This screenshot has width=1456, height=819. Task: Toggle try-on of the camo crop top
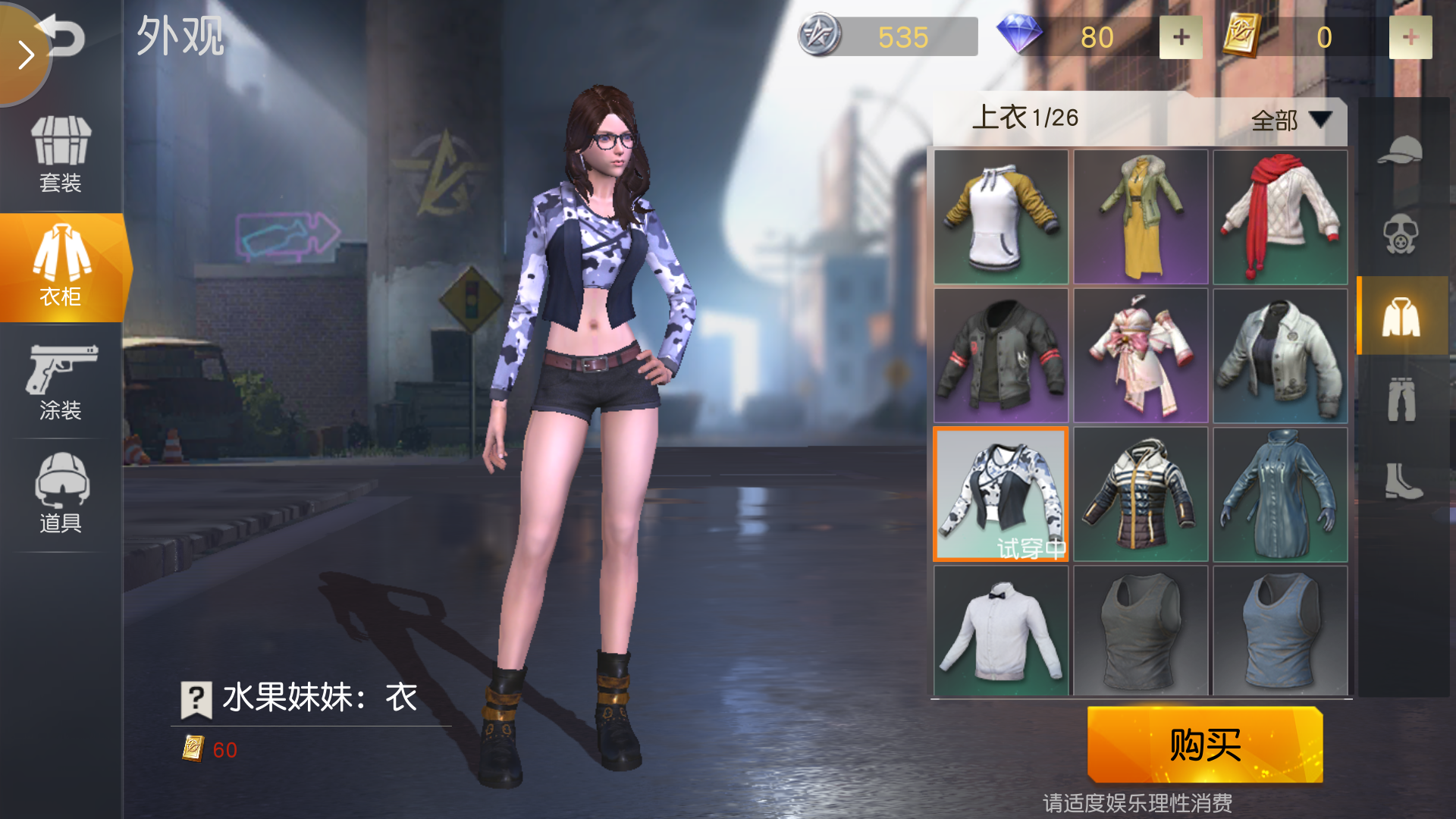(x=1001, y=493)
